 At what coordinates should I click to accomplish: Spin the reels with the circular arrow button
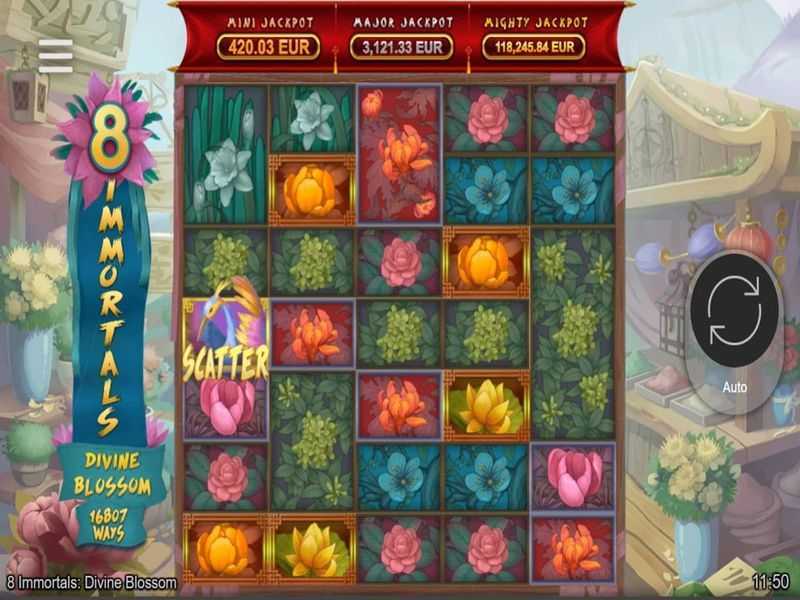(734, 310)
